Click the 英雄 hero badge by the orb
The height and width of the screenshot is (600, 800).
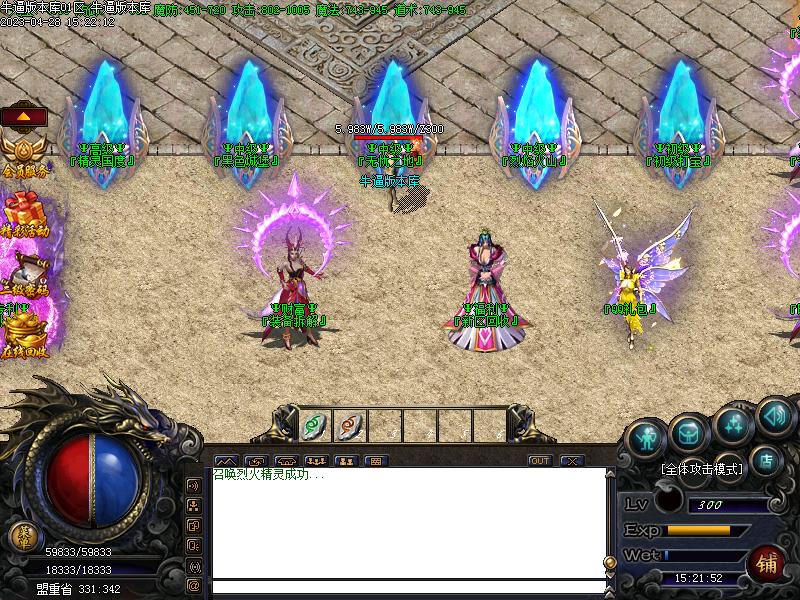[x=20, y=536]
